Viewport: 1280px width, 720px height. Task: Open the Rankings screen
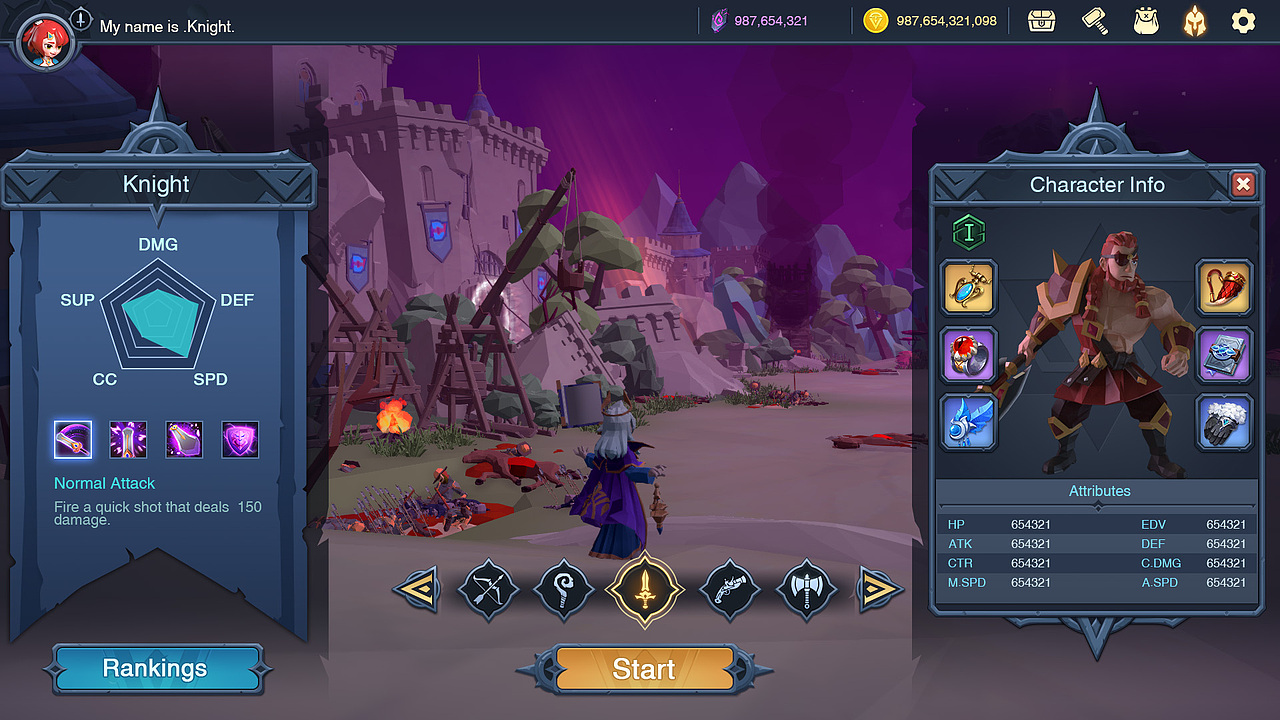pos(155,669)
